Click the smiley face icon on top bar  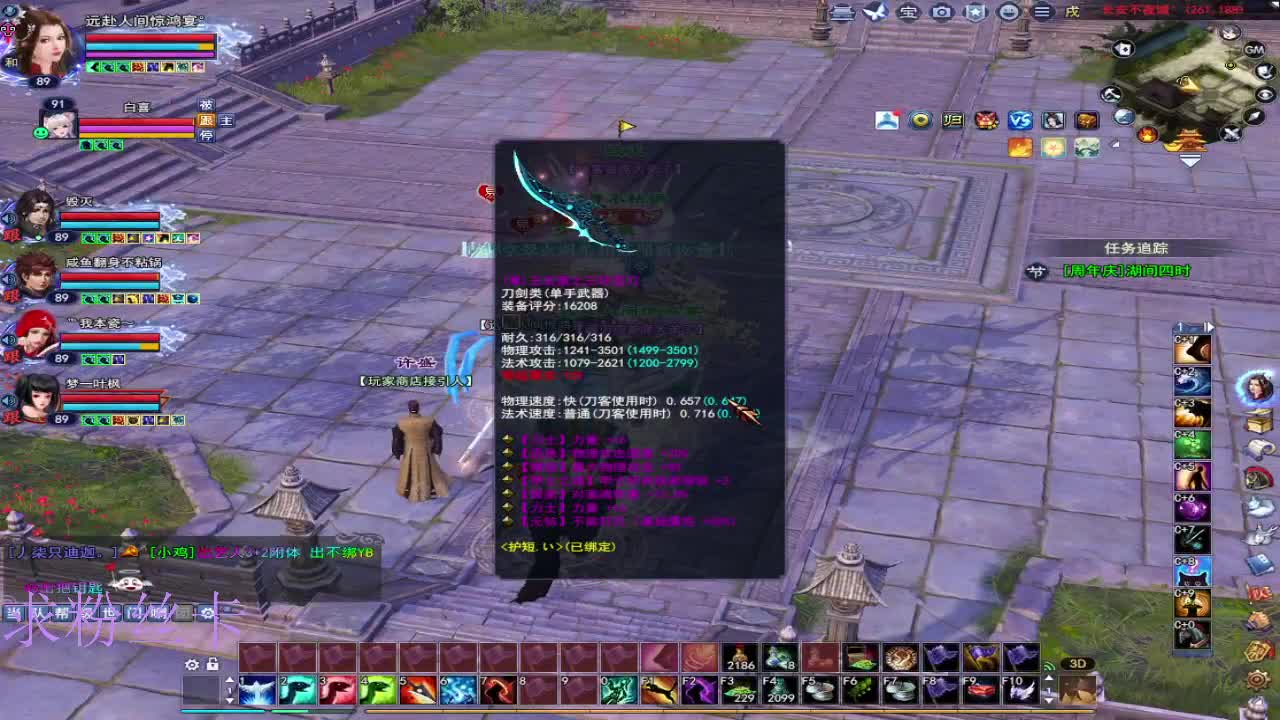tap(1008, 13)
